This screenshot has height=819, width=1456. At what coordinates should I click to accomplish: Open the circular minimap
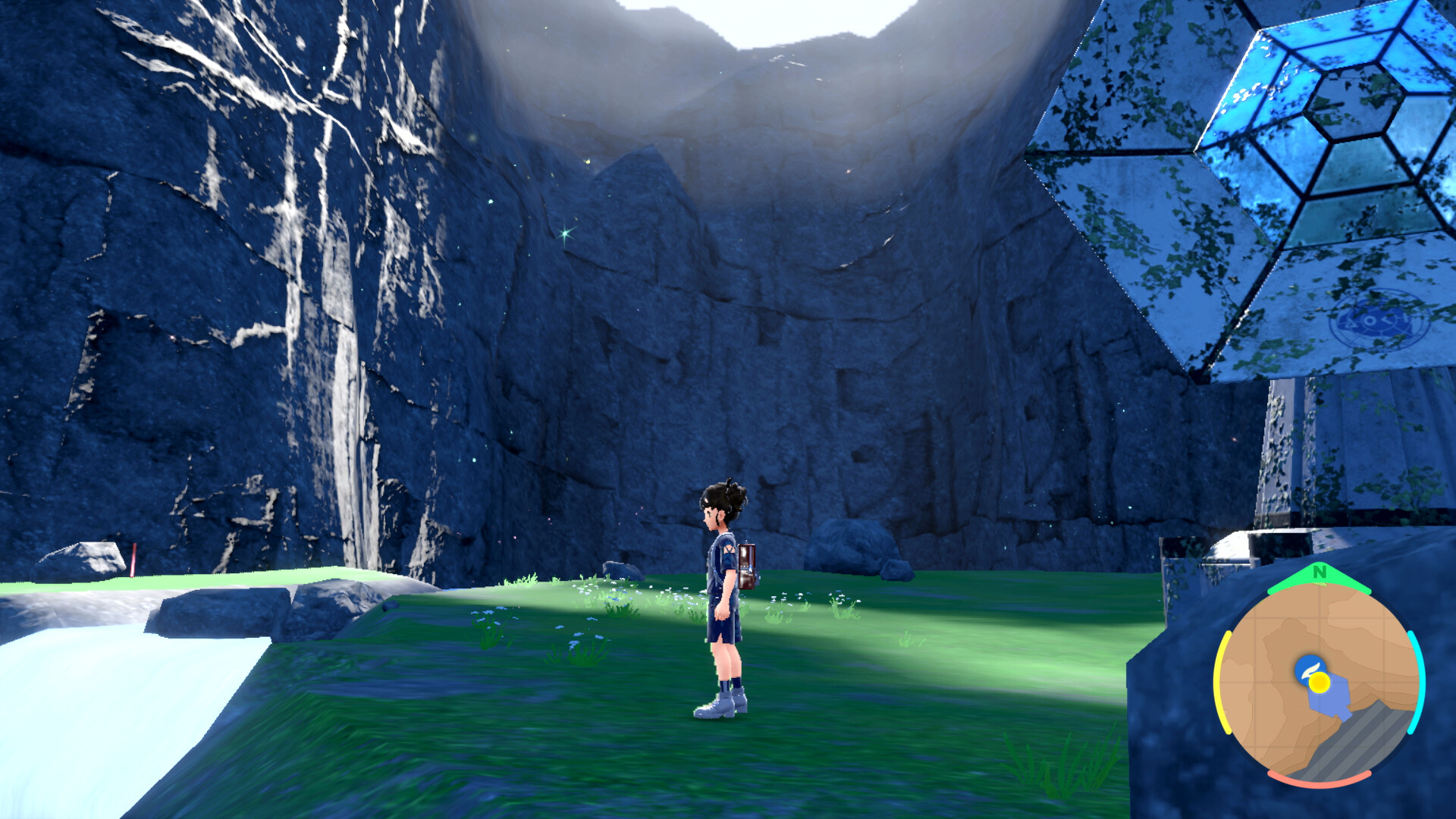[x=1319, y=681]
